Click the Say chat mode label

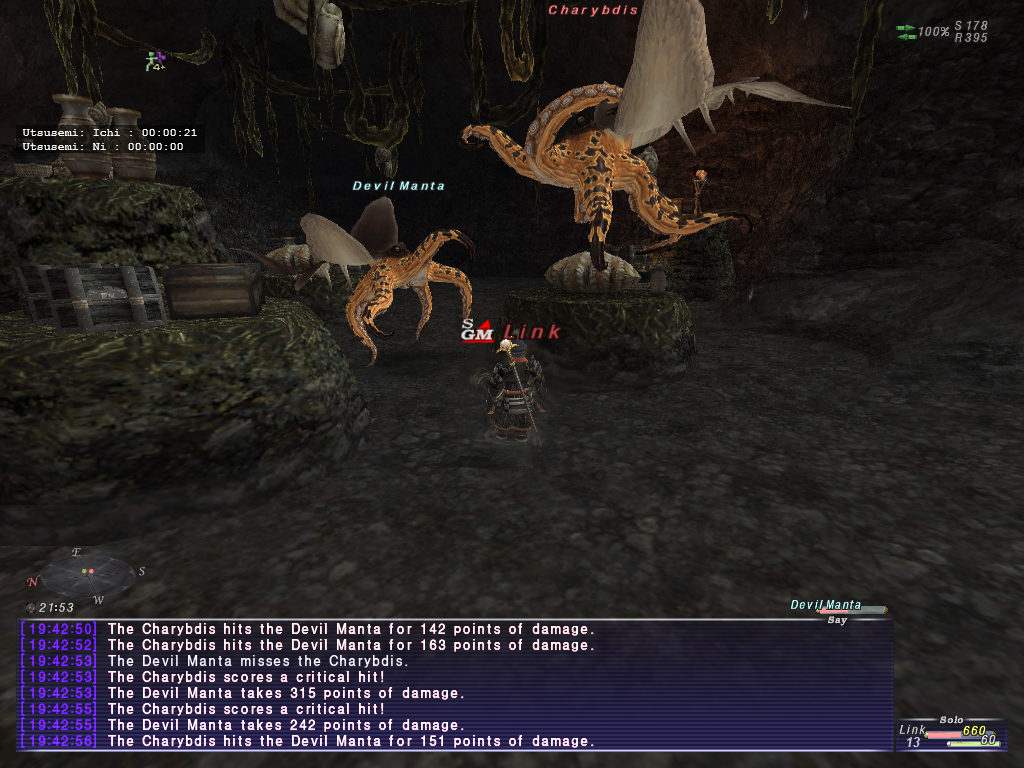837,620
